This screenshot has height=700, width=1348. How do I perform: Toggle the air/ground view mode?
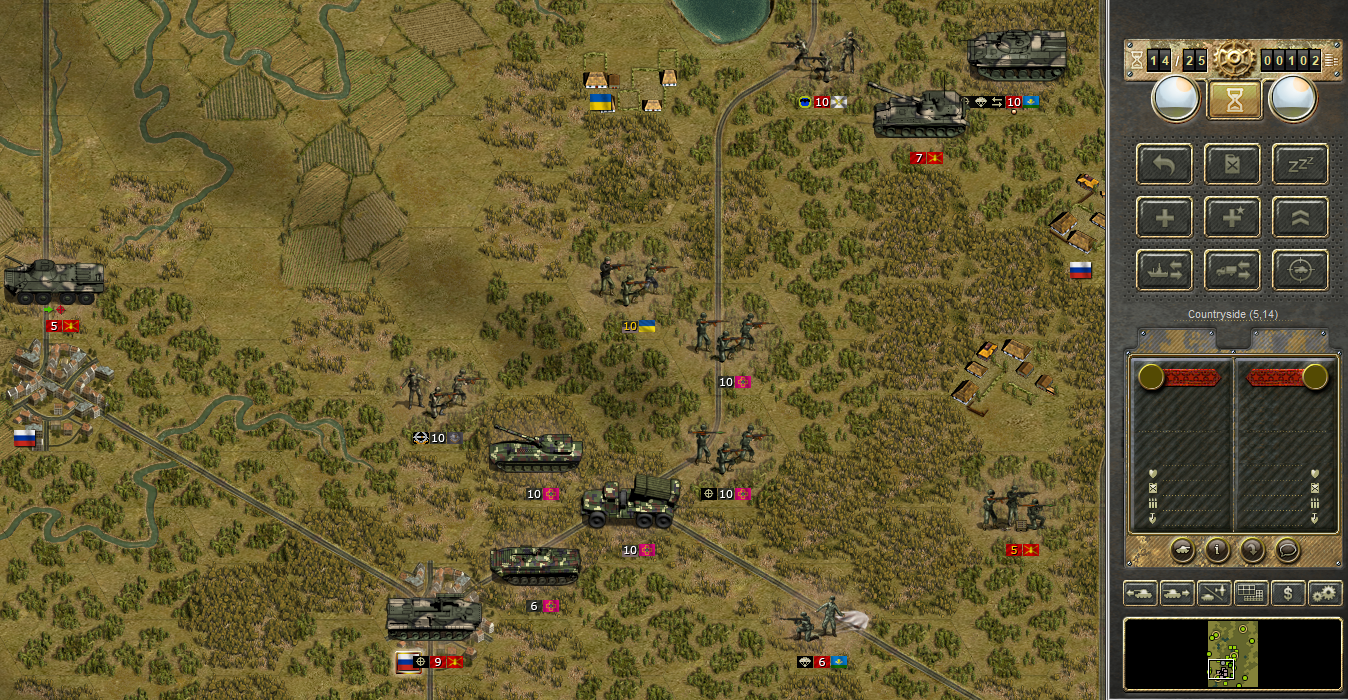click(1214, 593)
